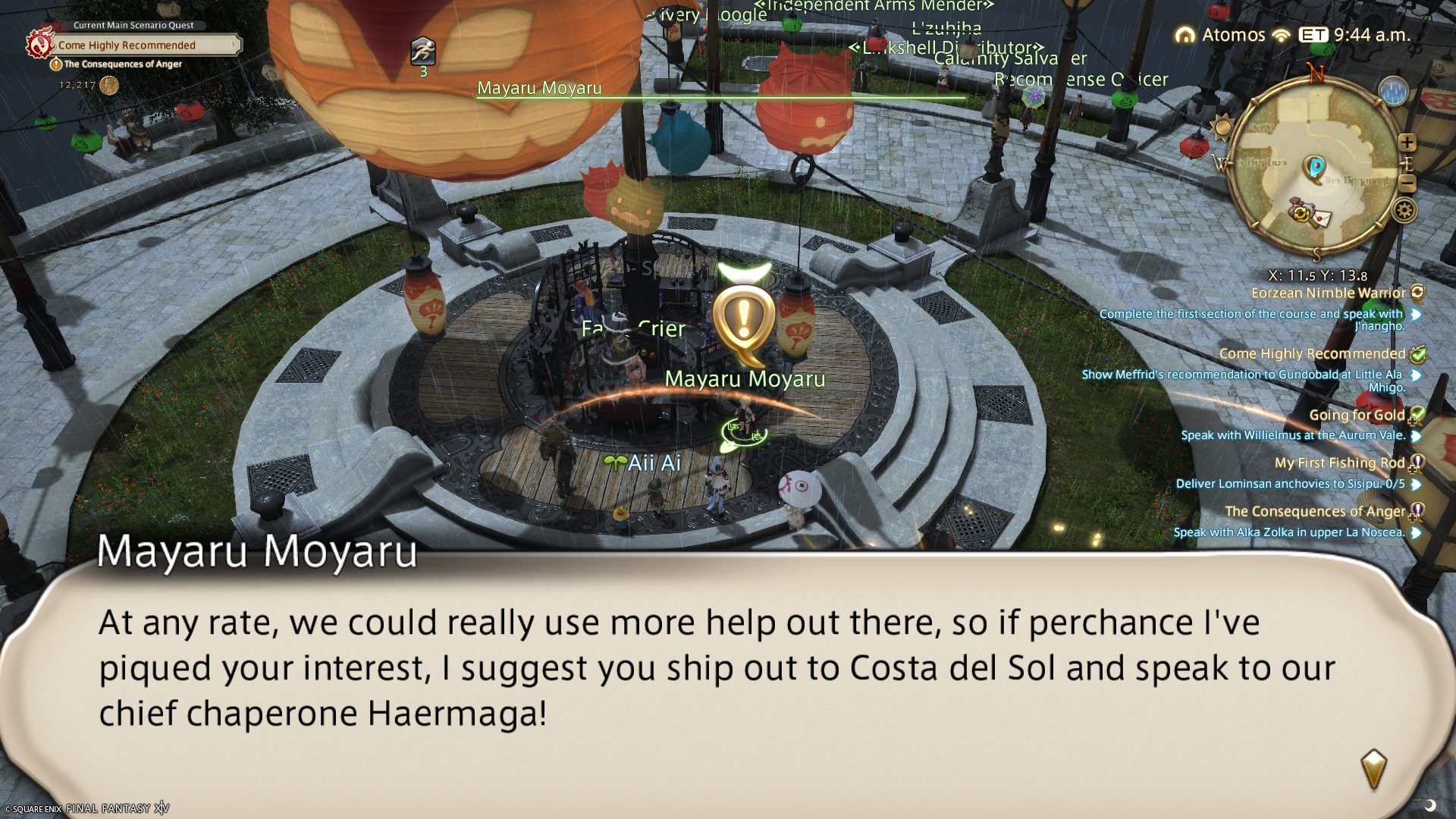This screenshot has width=1456, height=819.
Task: Click the golden dialogue continue arrow
Action: click(x=1373, y=769)
